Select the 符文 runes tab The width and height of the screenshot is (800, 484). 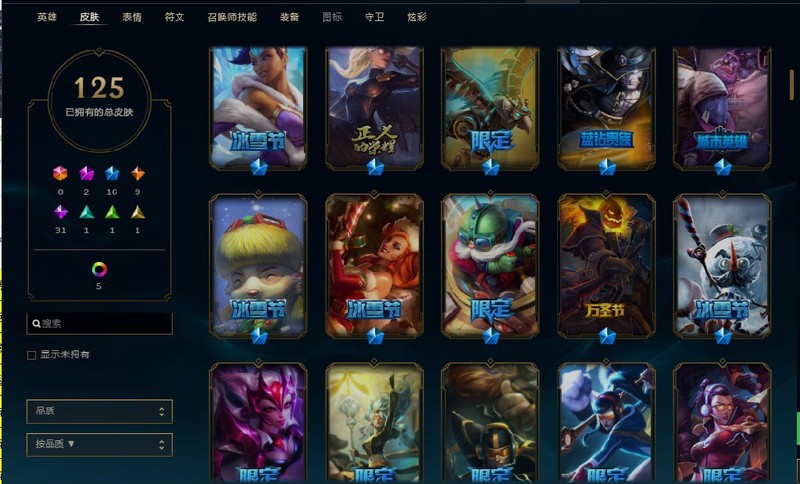(174, 17)
